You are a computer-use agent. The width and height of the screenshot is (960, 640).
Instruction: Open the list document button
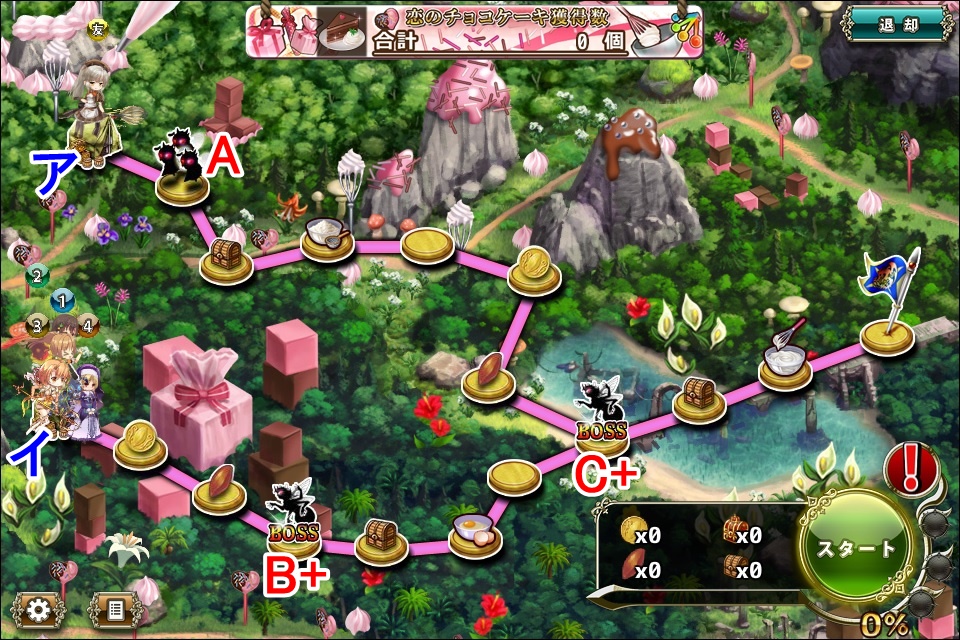(x=114, y=608)
